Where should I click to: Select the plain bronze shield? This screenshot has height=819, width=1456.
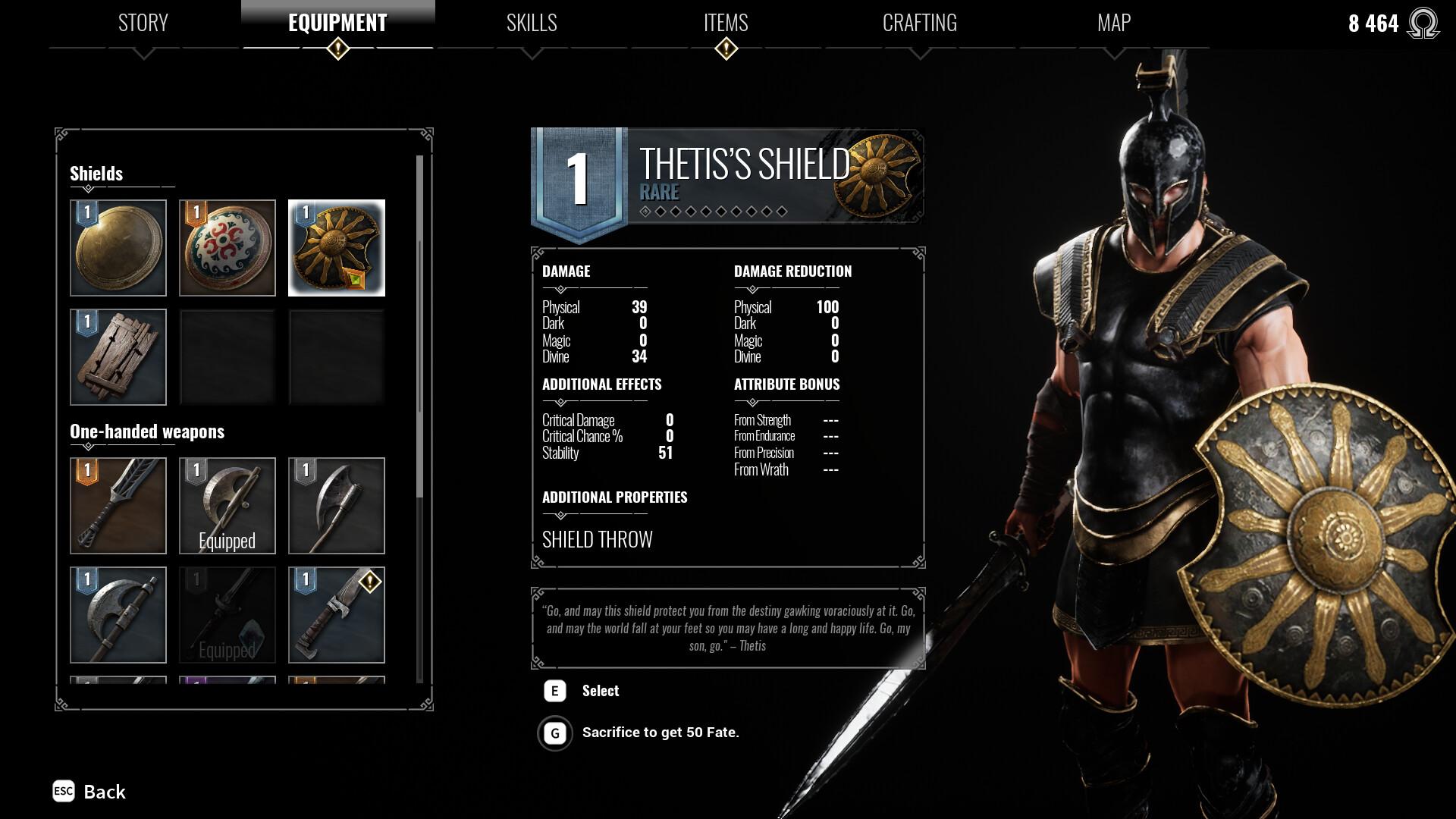pos(119,248)
